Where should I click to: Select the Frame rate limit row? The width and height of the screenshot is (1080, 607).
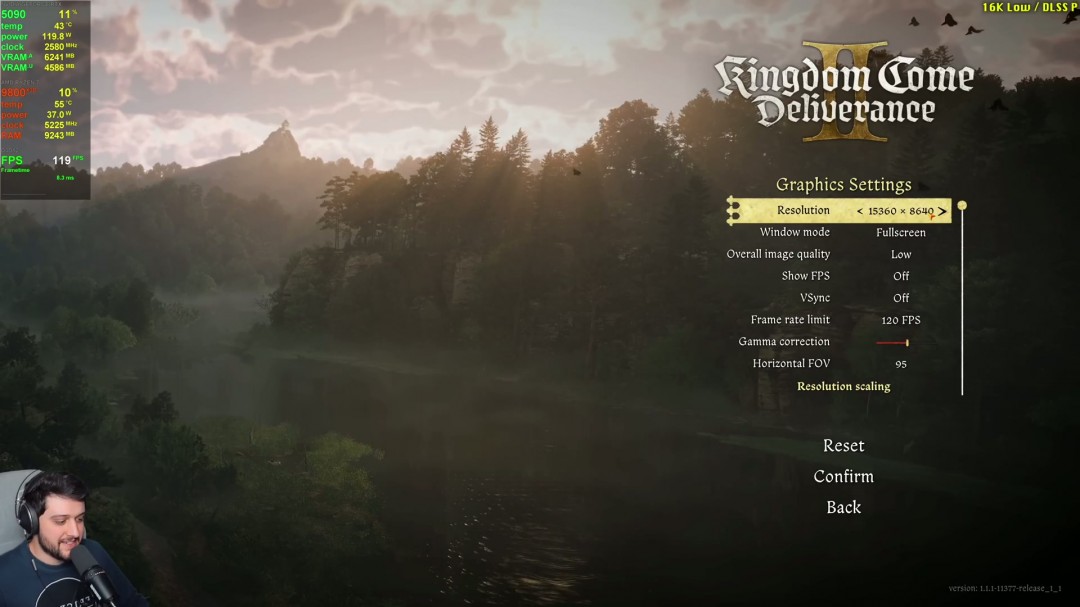click(x=790, y=320)
